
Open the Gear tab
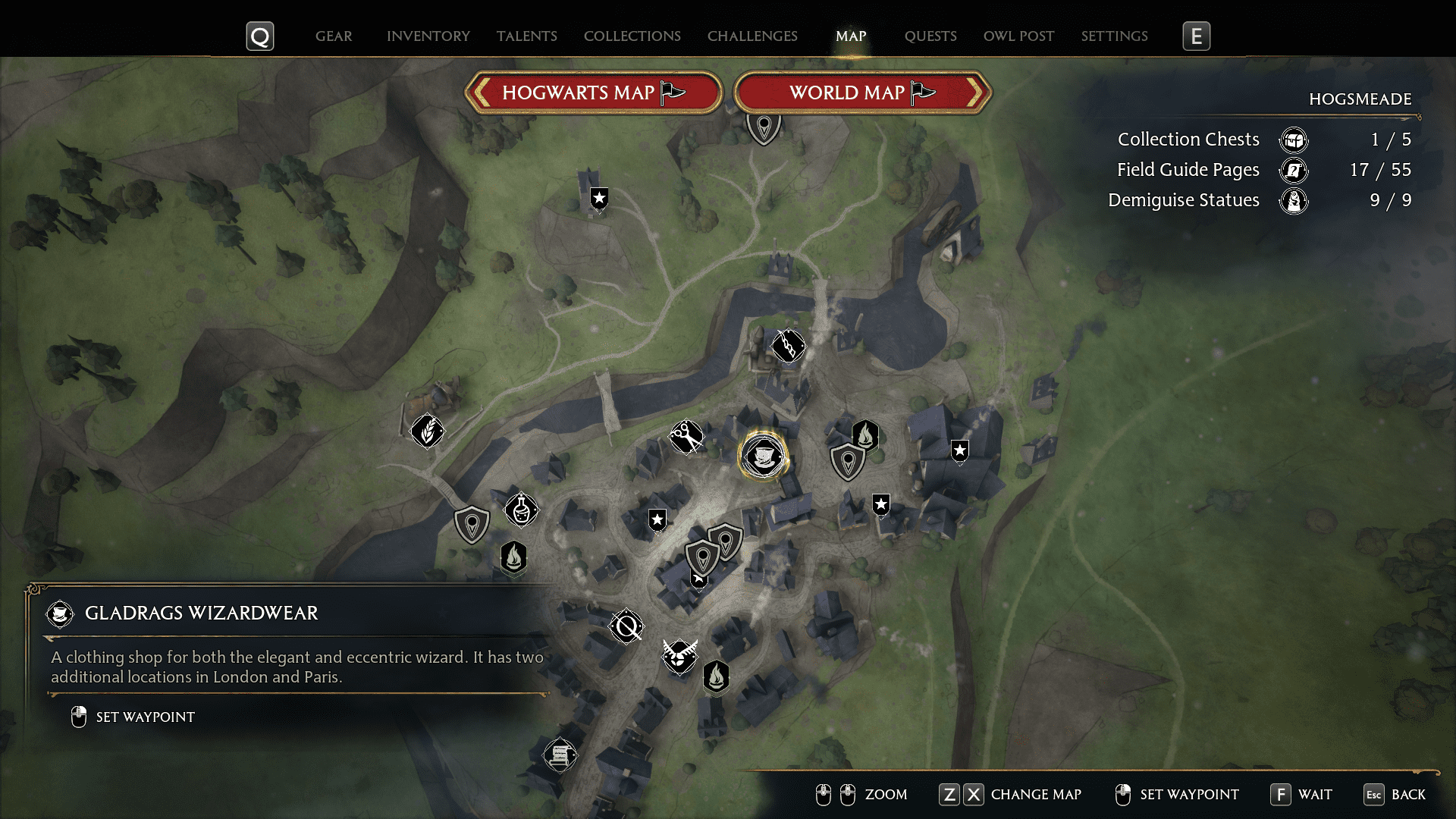(334, 36)
